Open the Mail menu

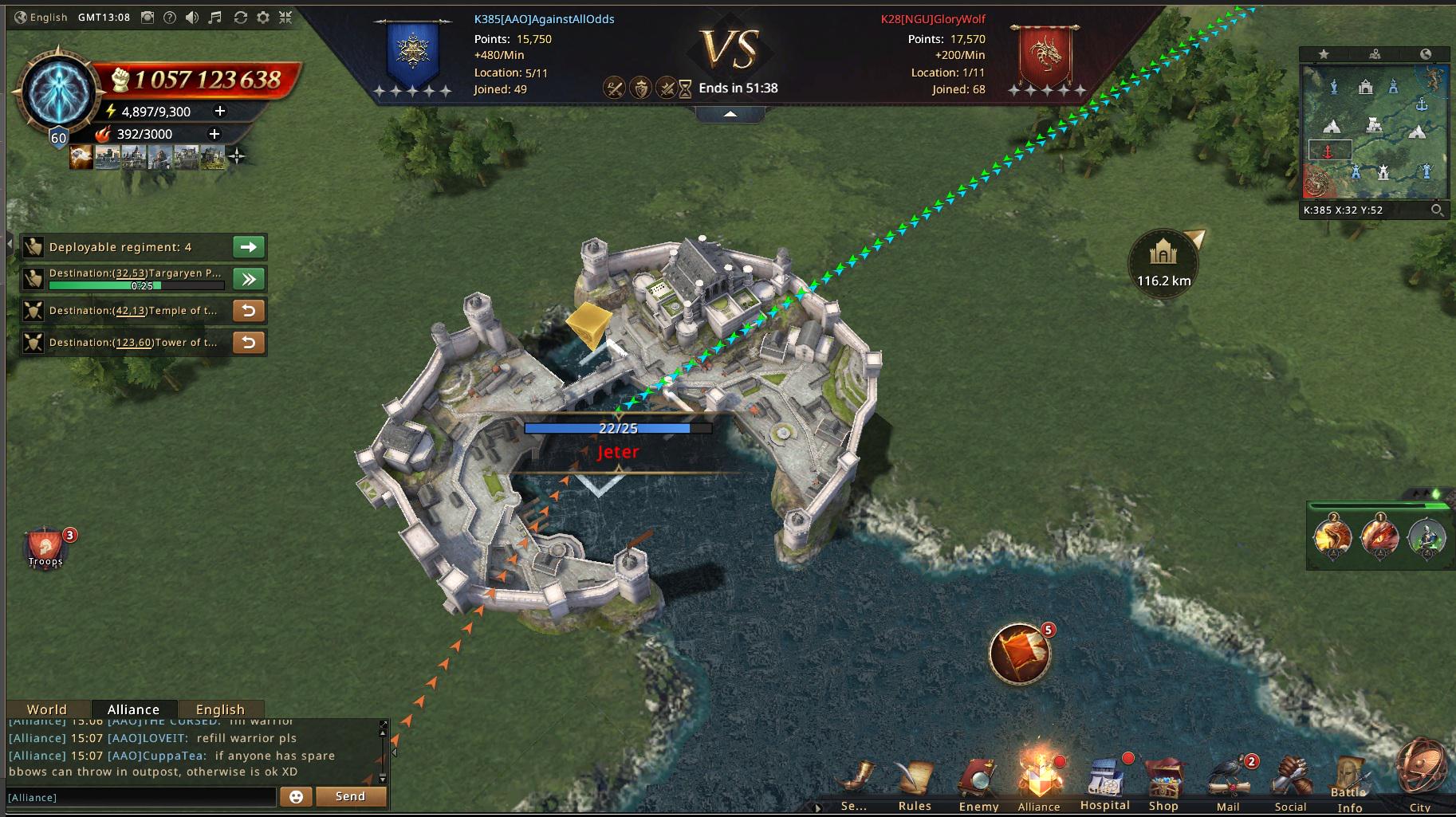tap(1228, 784)
